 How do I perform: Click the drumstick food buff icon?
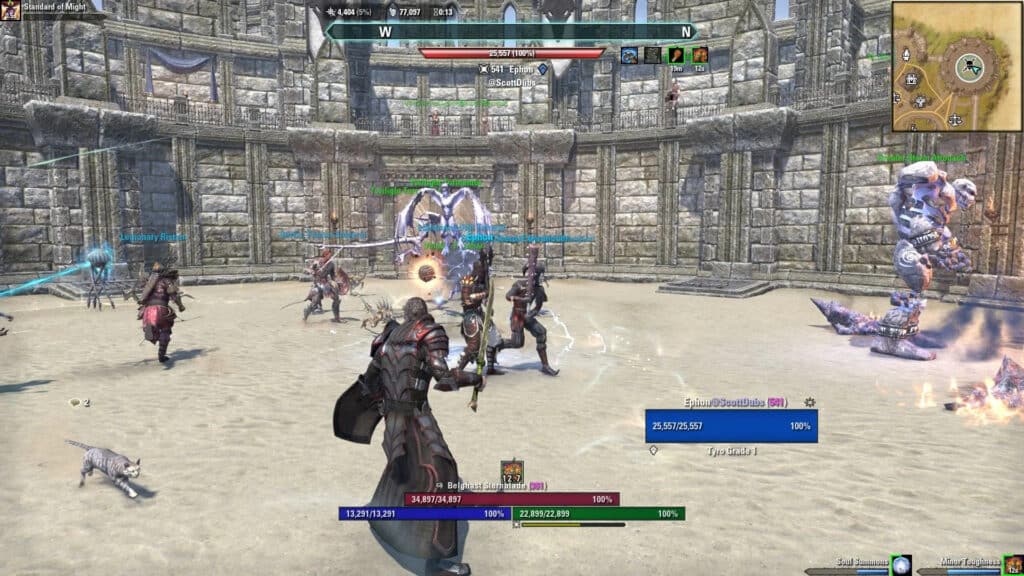pos(676,55)
